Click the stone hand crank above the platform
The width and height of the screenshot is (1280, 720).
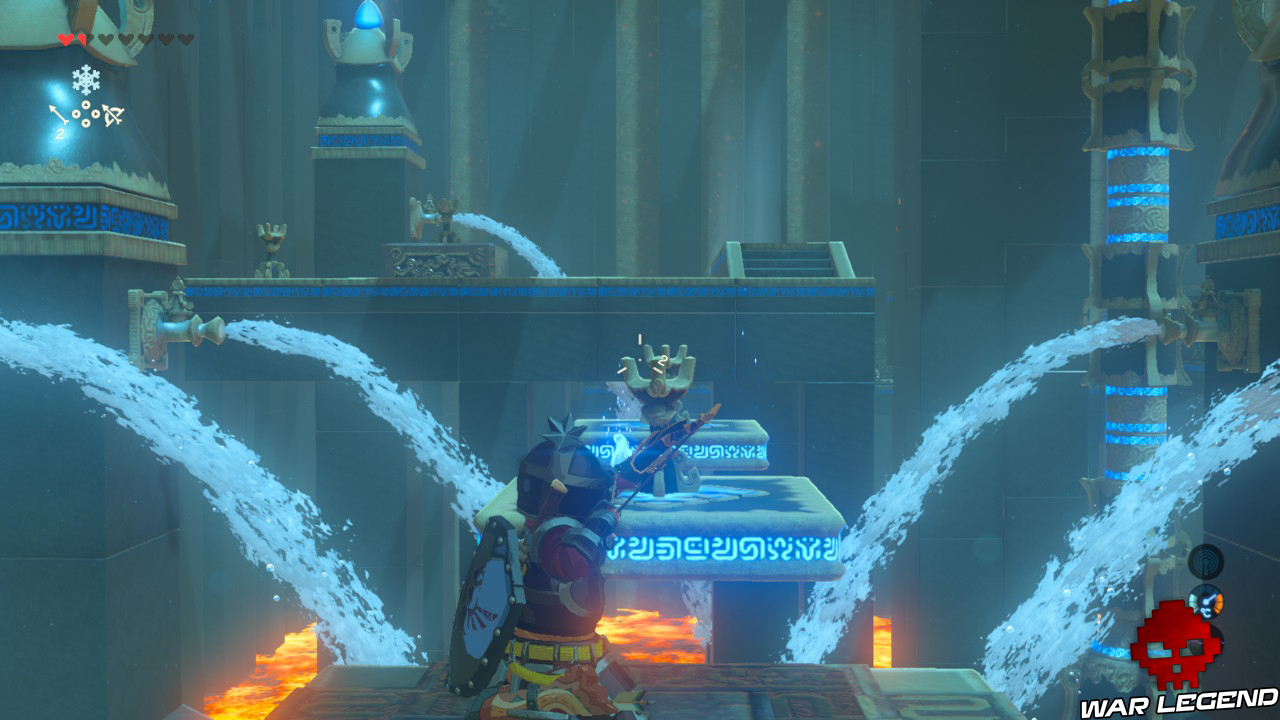655,375
